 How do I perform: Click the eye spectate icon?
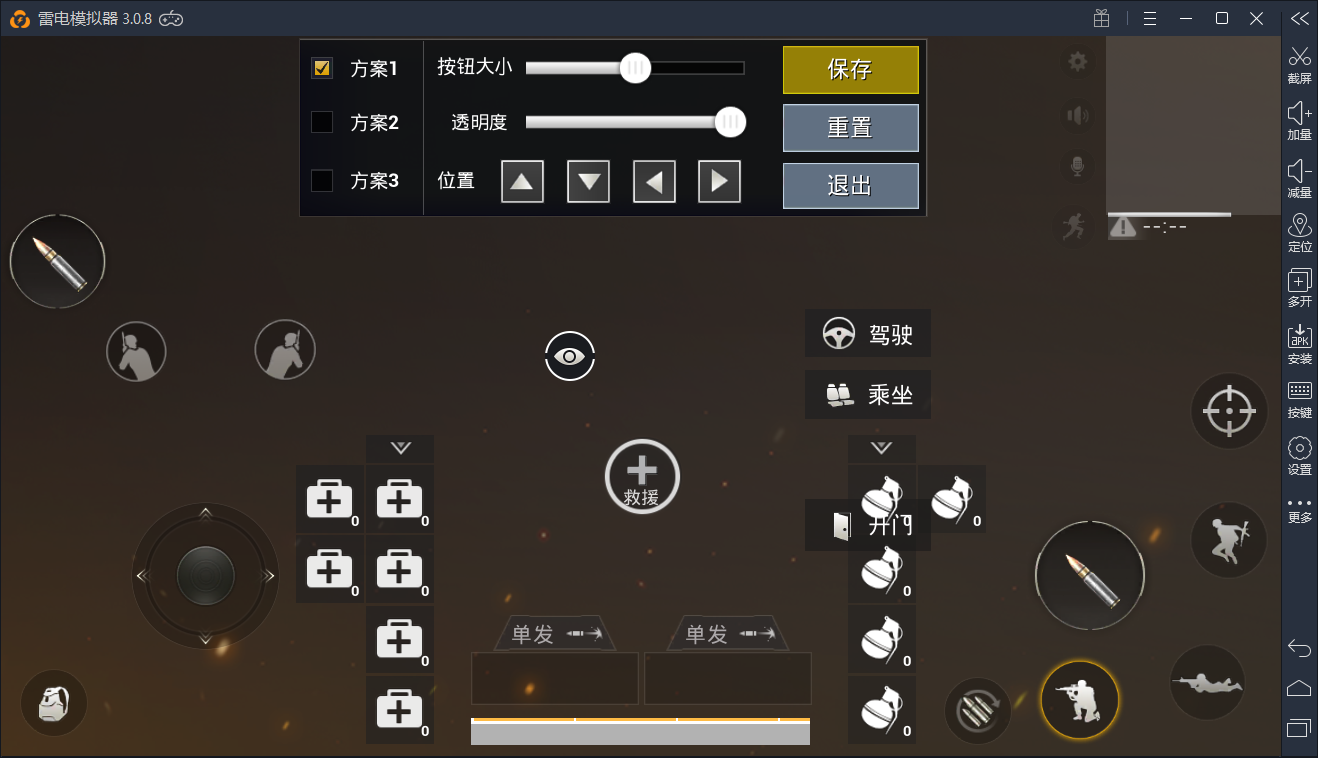[x=570, y=356]
